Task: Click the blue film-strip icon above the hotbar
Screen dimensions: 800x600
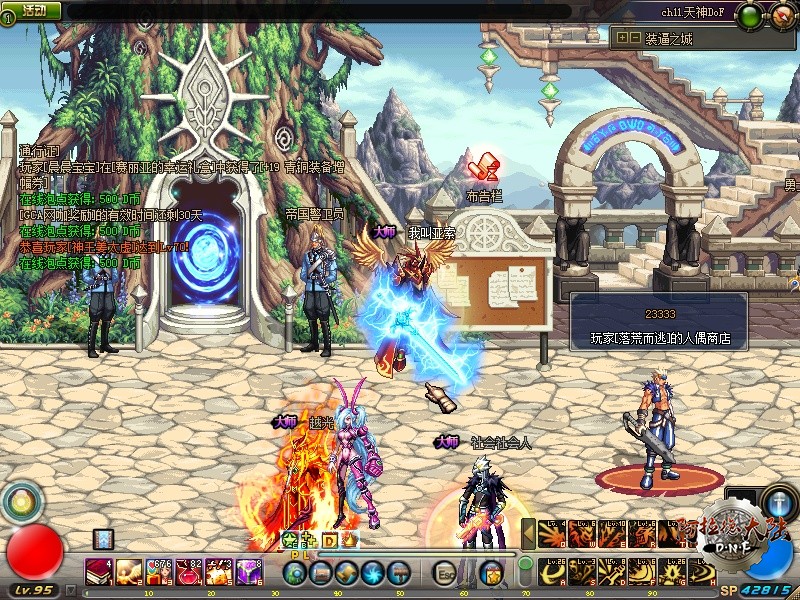Action: tap(103, 539)
